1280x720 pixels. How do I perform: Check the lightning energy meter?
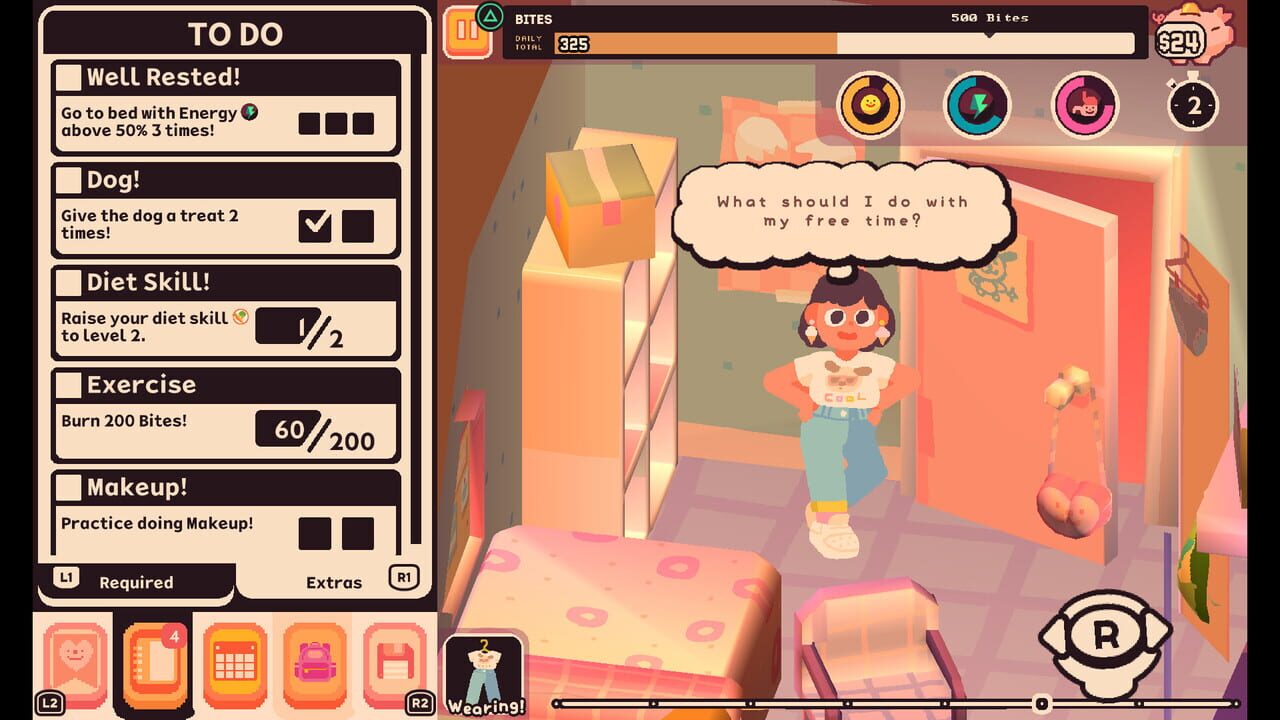[x=977, y=105]
